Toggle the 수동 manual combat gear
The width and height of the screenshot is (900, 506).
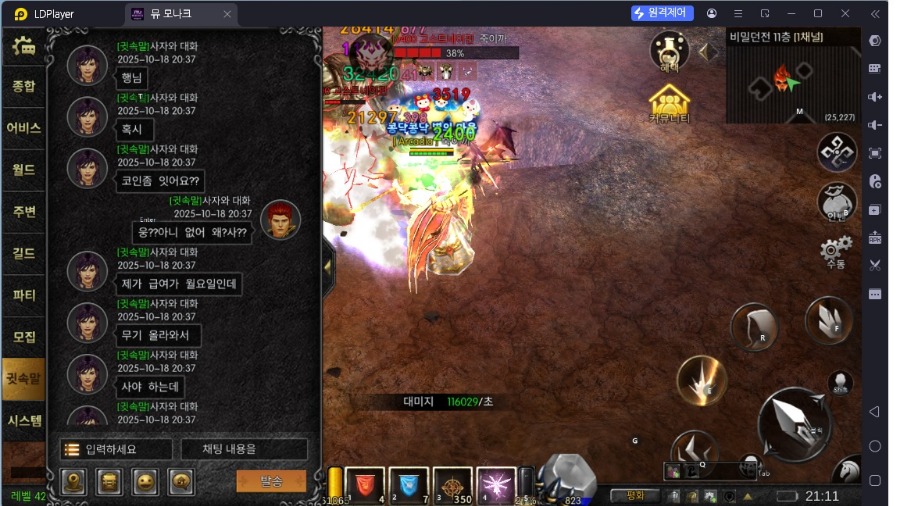click(x=835, y=251)
